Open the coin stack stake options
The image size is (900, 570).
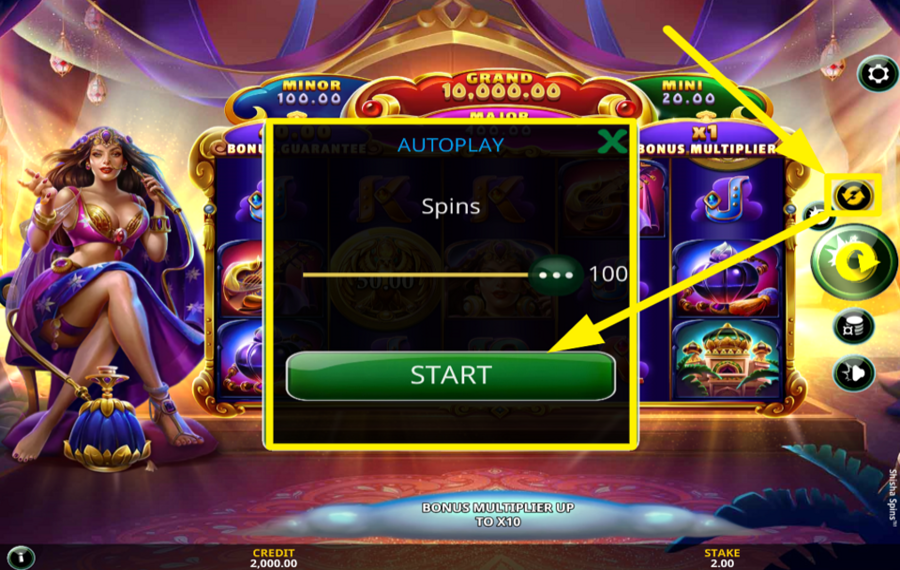(x=854, y=326)
